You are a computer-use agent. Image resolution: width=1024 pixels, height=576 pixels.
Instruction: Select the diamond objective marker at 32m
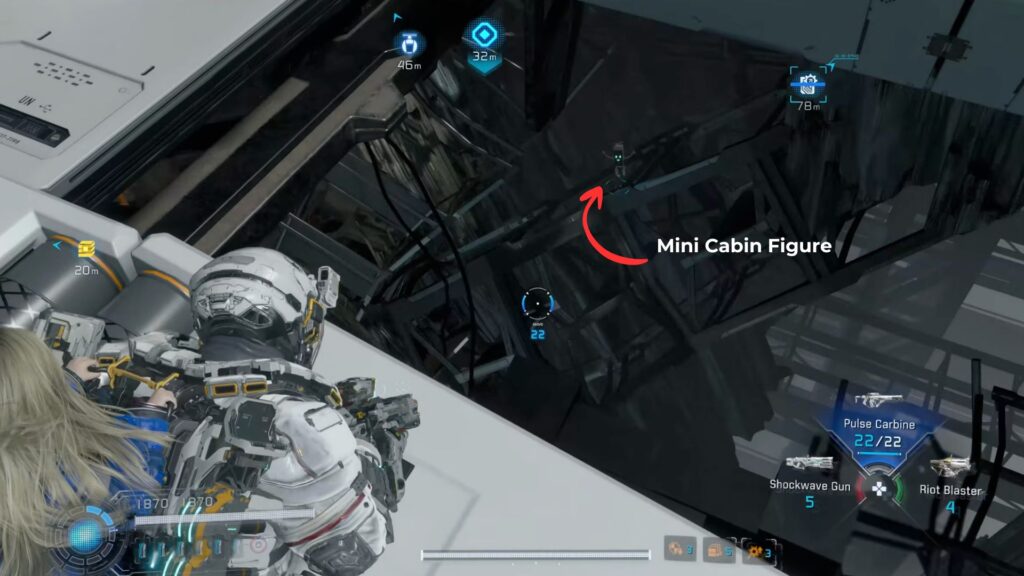click(484, 37)
